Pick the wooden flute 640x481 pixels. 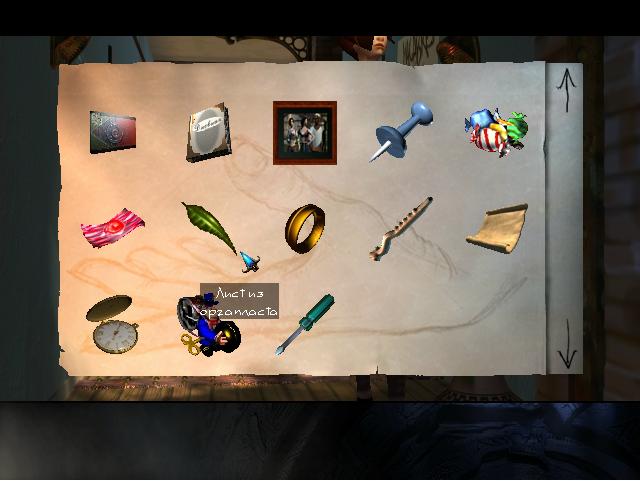pos(400,228)
